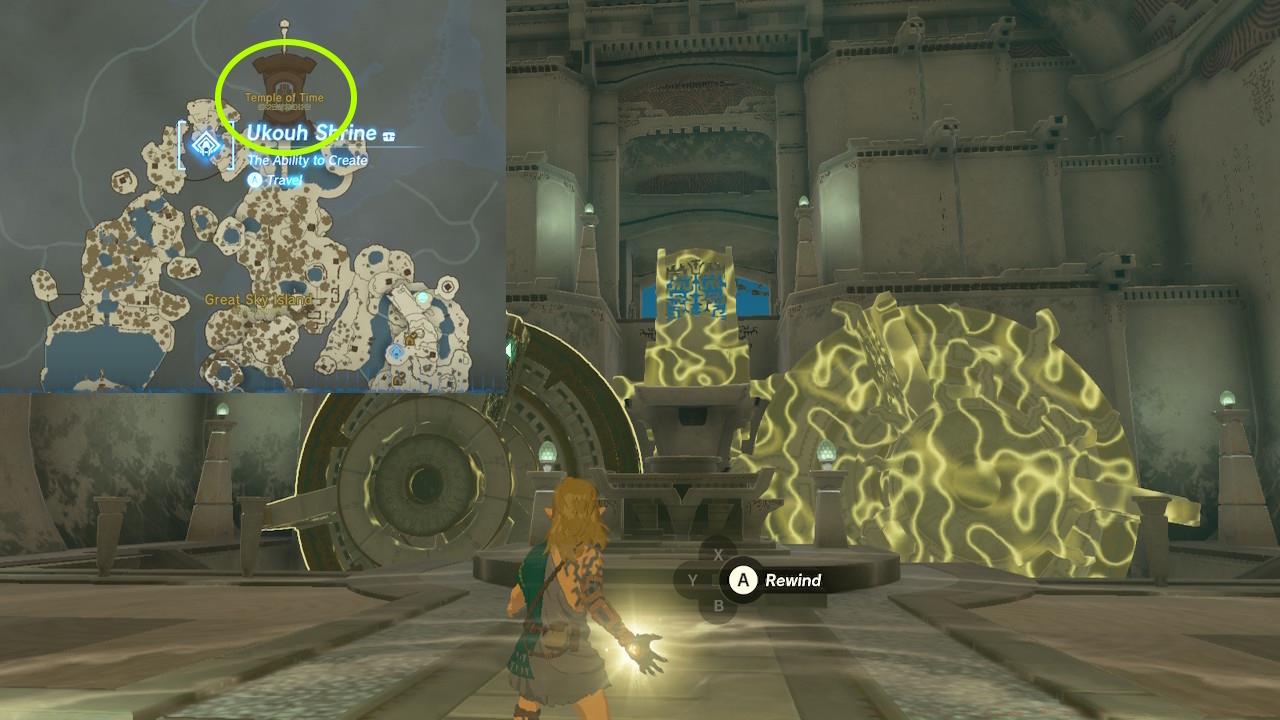The width and height of the screenshot is (1280, 720).
Task: Select the golden structure icon below the cyan marker
Action: (409, 340)
